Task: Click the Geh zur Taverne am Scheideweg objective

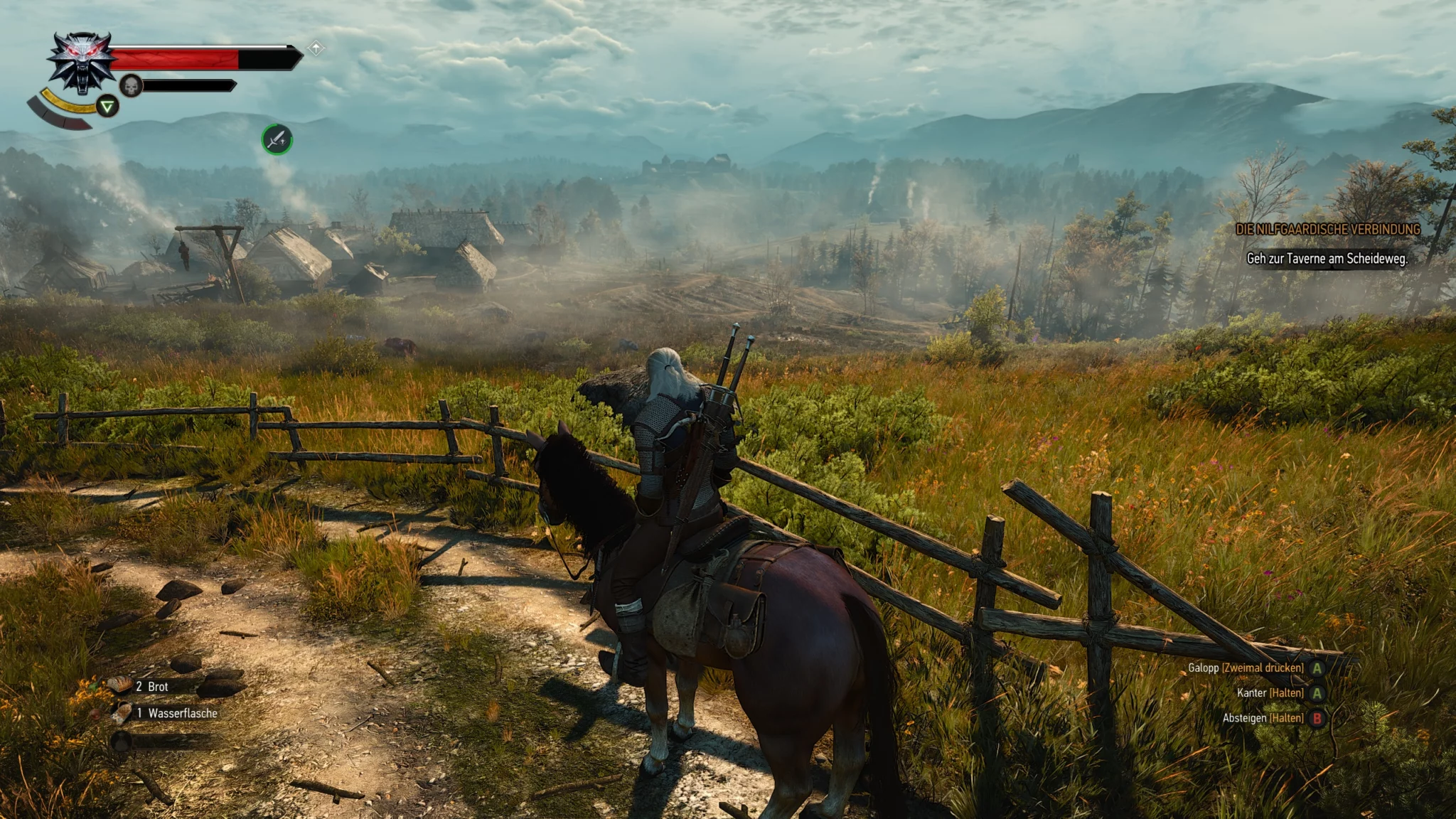Action: tap(1327, 259)
